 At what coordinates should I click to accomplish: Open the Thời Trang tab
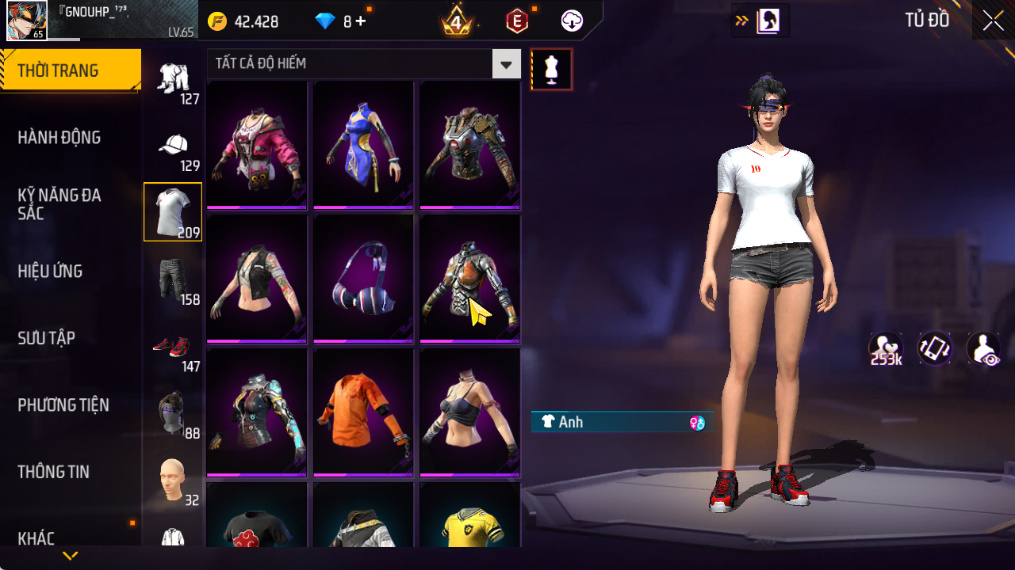[70, 71]
